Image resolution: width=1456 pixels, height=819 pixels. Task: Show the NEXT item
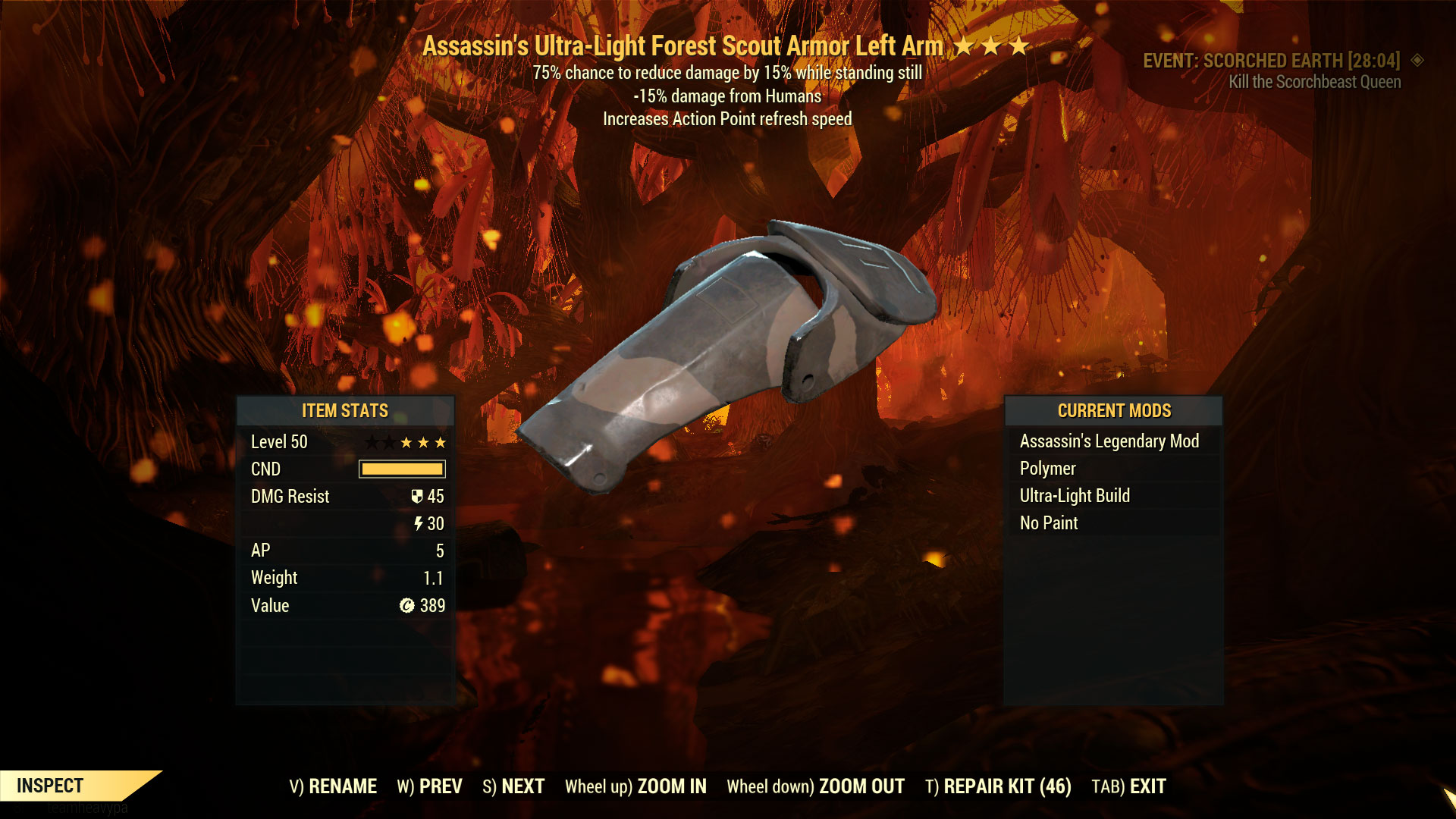[513, 786]
